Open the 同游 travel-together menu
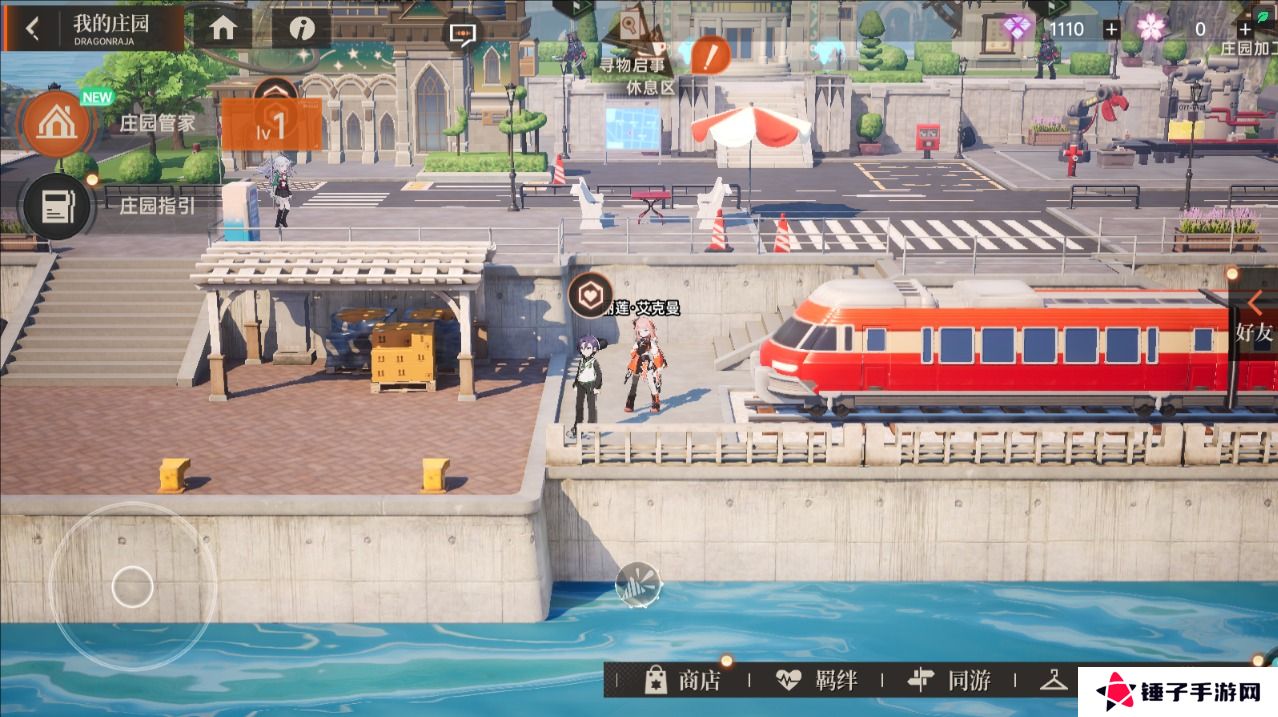1278x717 pixels. tap(949, 681)
